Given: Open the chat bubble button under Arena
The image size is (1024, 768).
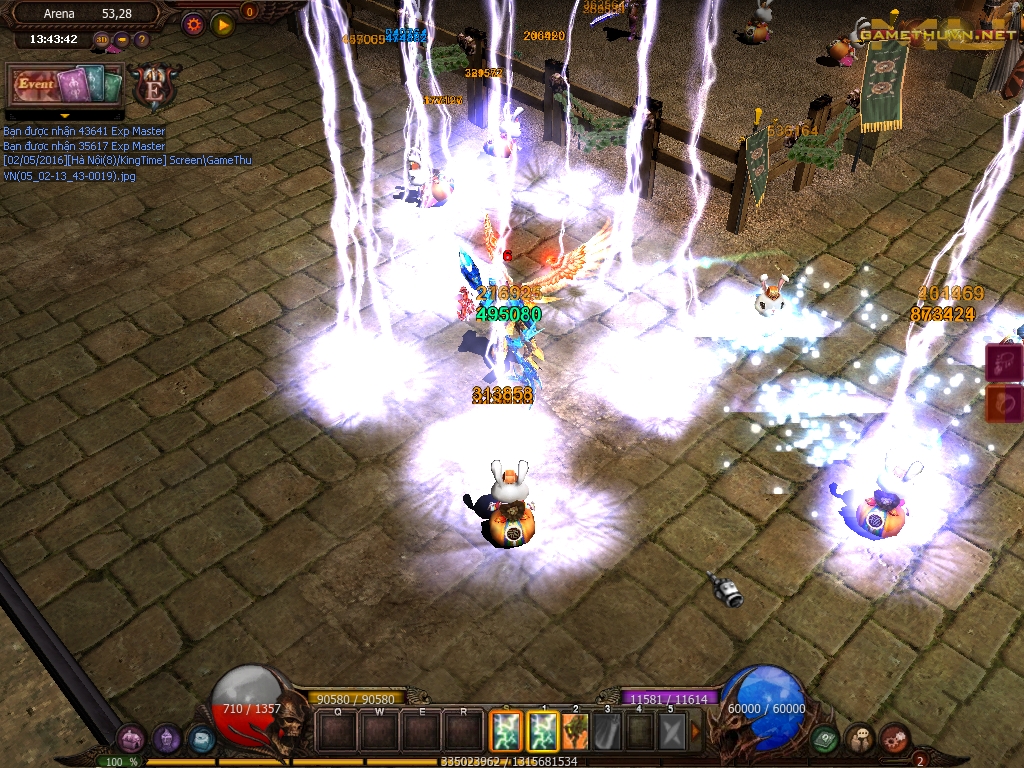Looking at the screenshot, I should click(122, 40).
